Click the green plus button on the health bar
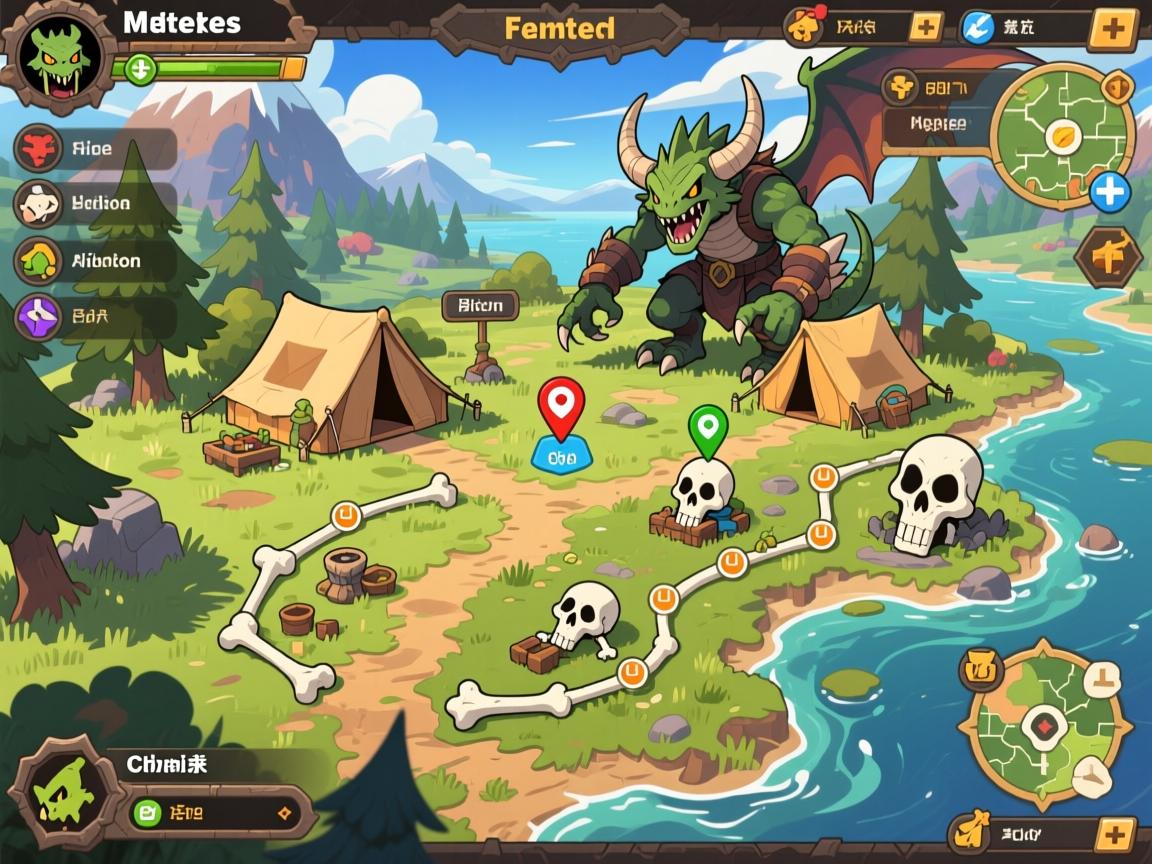 pyautogui.click(x=141, y=69)
